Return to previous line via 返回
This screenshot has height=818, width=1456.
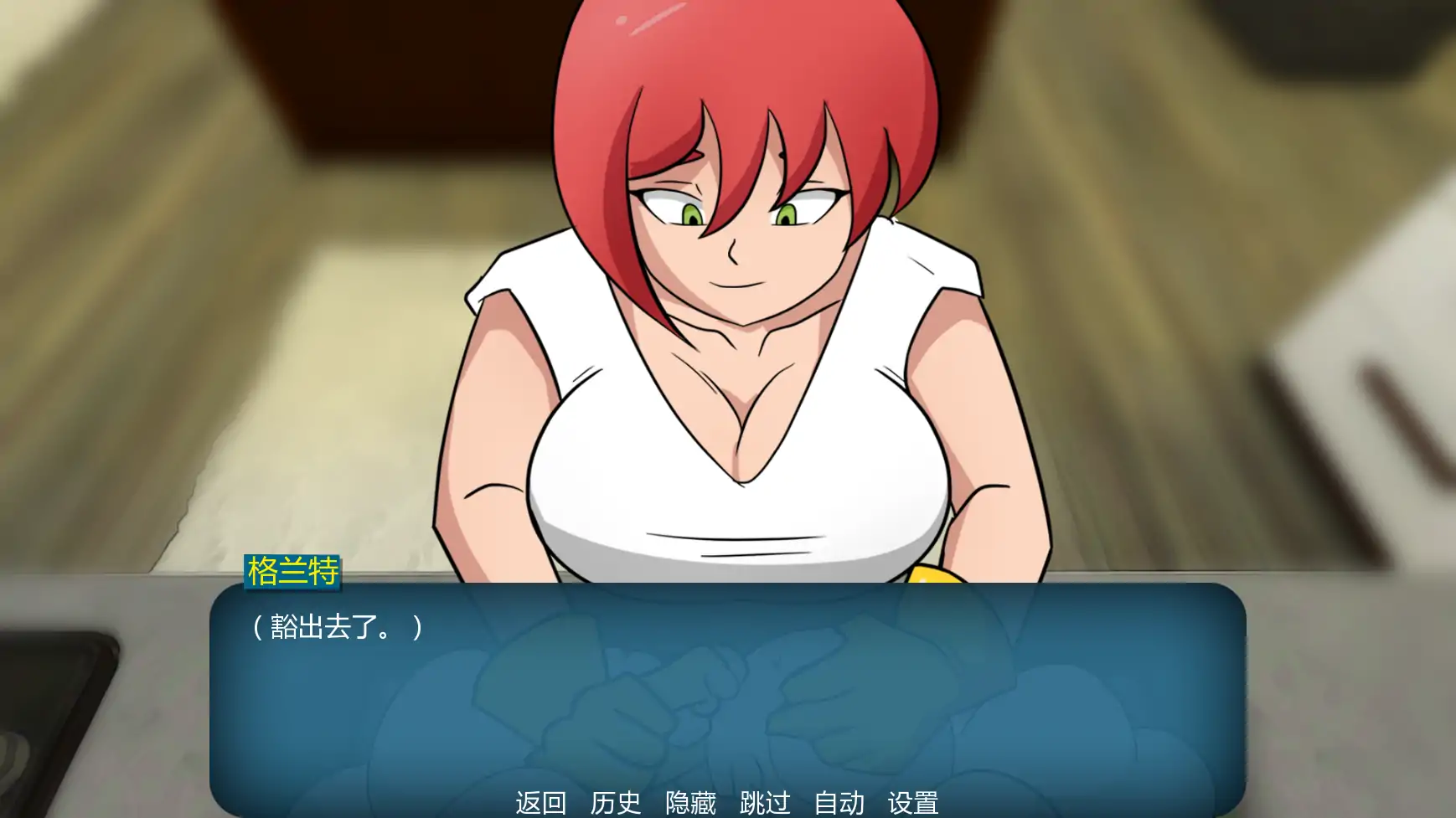541,802
